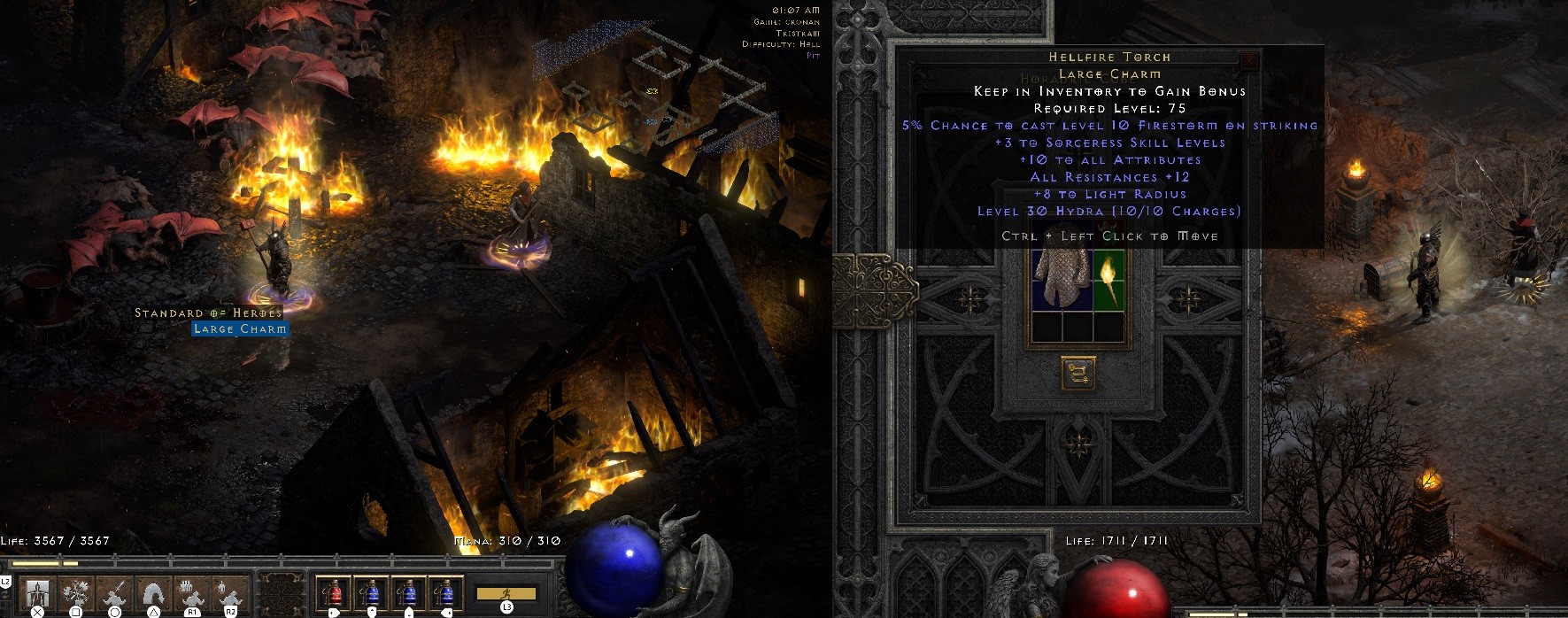Screen dimensions: 1568x618
Task: Toggle the run/walk stamina button
Action: pos(506,593)
